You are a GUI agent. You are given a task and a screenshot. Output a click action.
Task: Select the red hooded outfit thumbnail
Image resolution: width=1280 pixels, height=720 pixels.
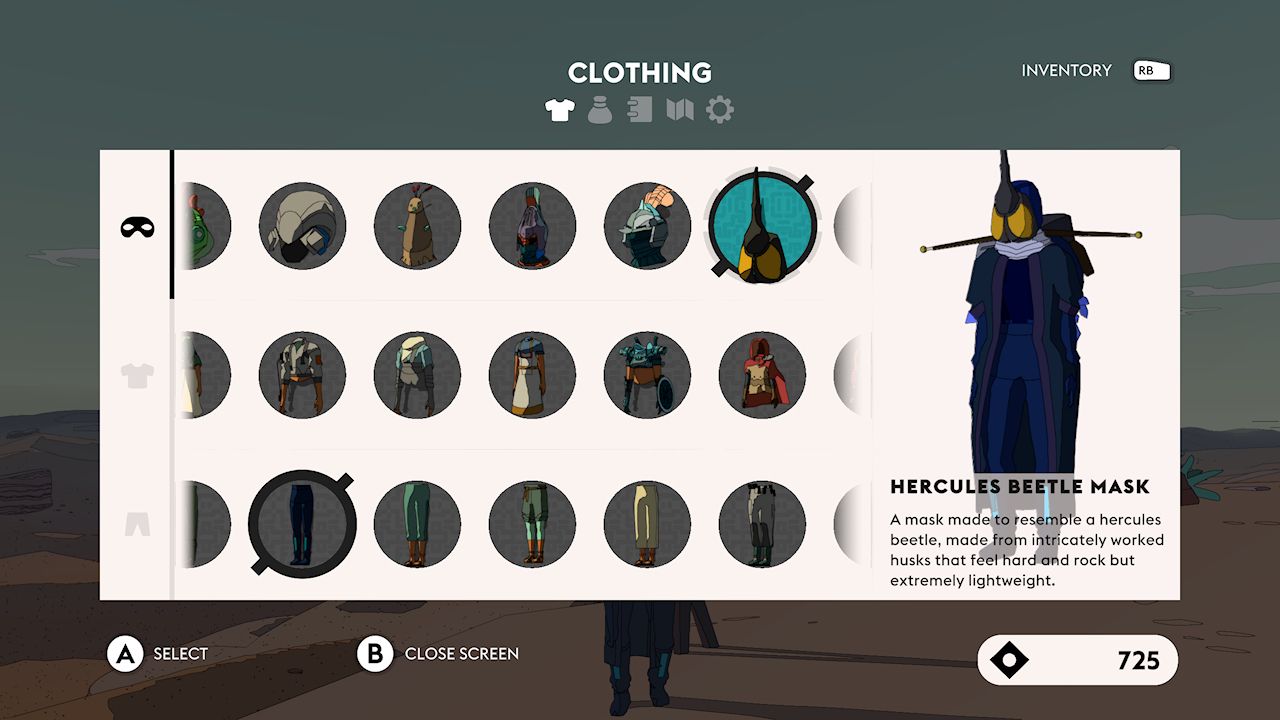(x=763, y=374)
